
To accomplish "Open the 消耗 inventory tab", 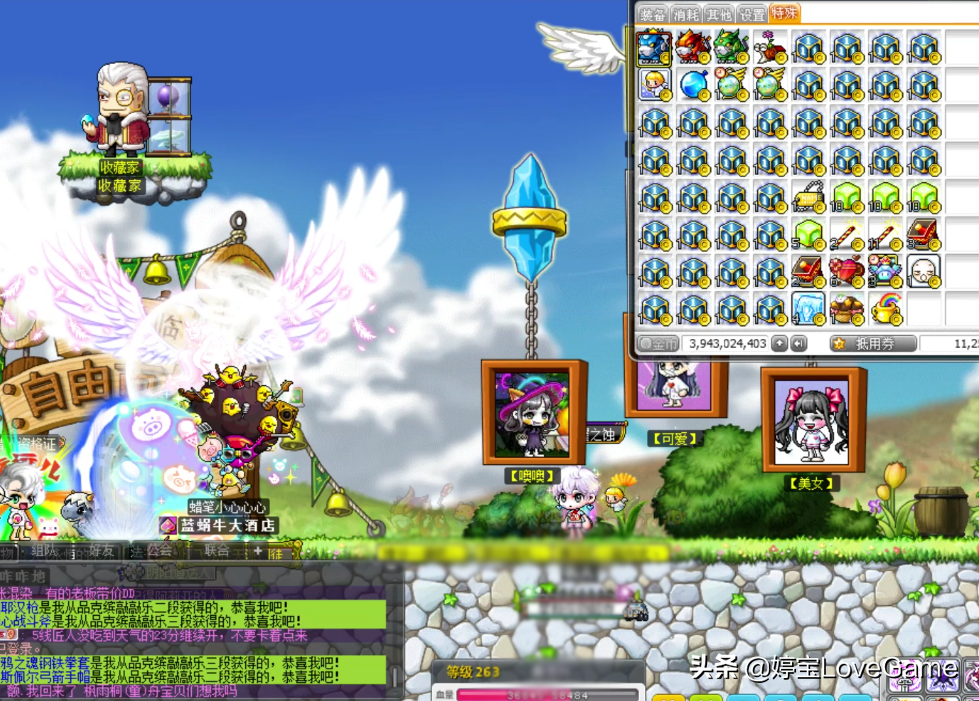I will 686,15.
